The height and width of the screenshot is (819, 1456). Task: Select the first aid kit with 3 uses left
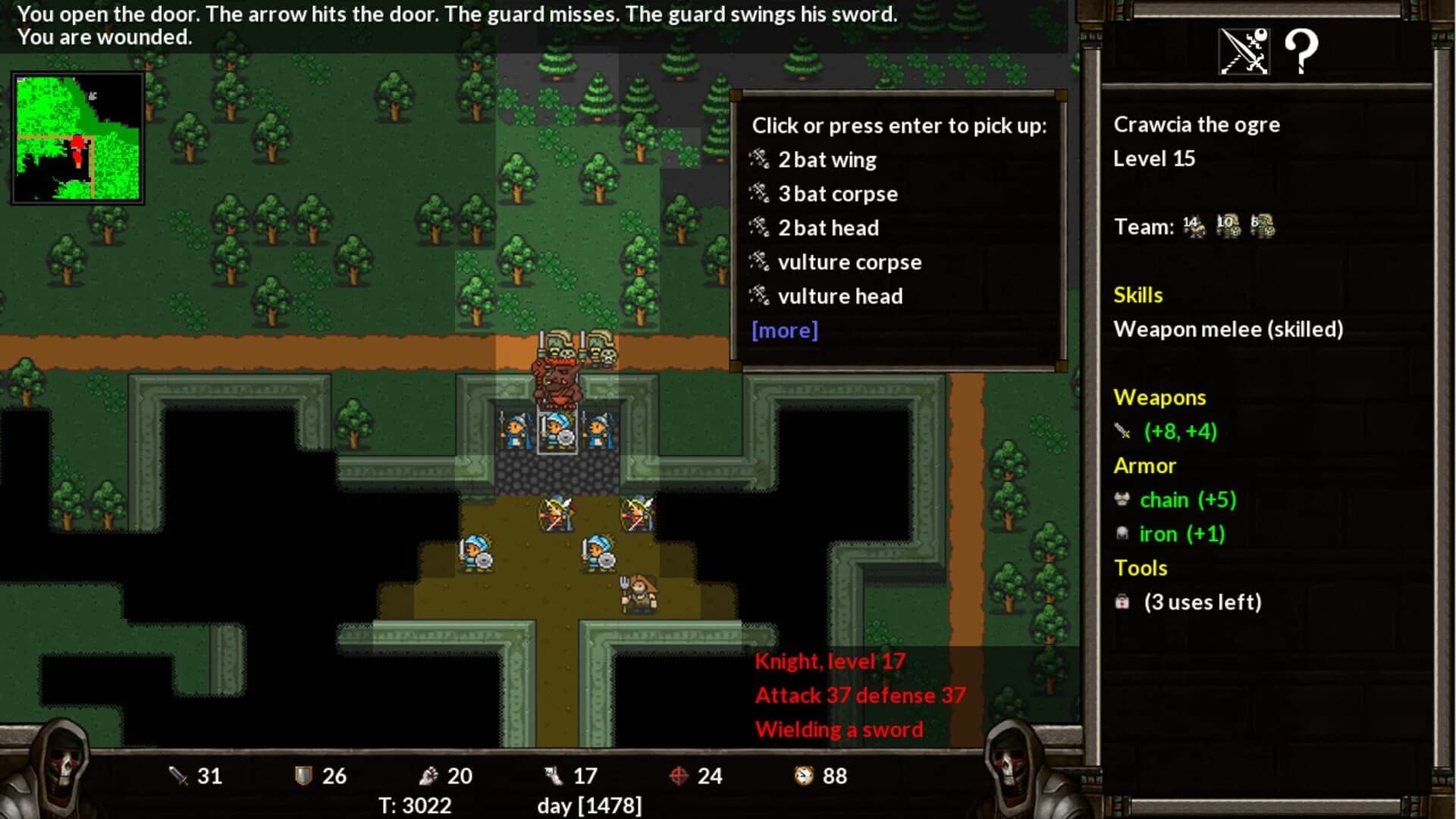click(1122, 601)
